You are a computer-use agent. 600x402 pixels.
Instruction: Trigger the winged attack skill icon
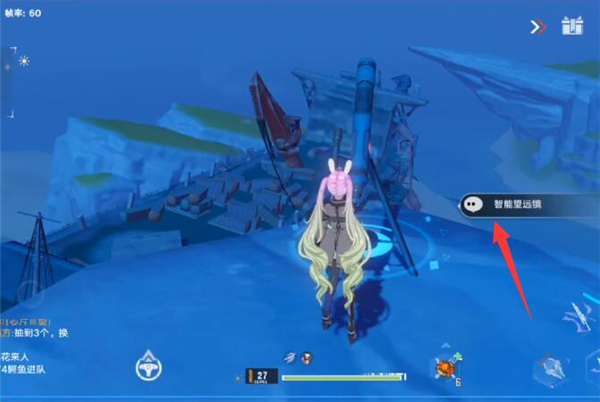(x=578, y=318)
